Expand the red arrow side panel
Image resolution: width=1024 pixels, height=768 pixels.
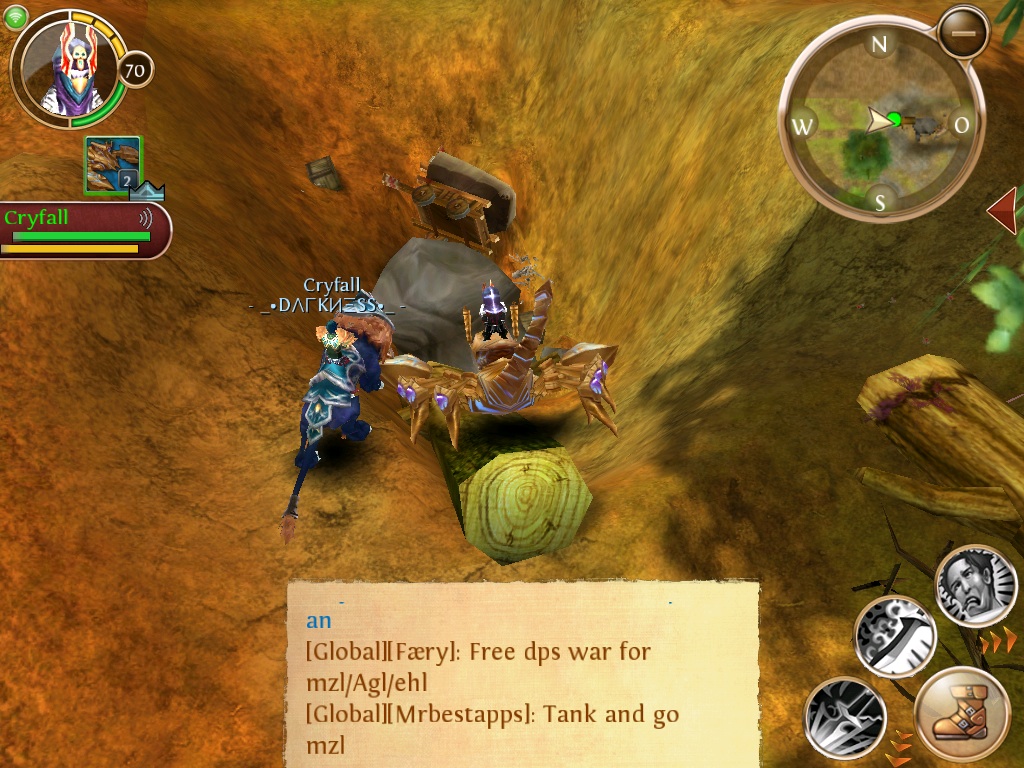click(1002, 211)
